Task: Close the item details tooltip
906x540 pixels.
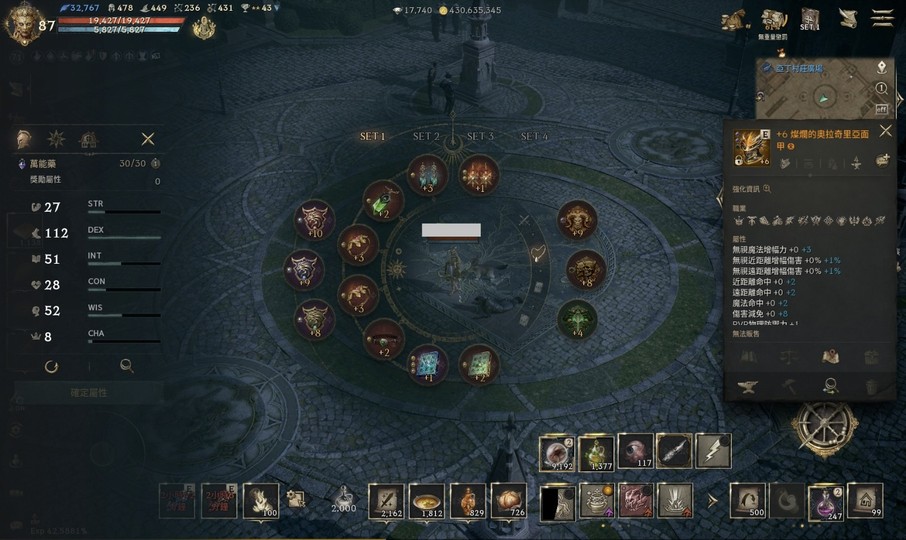Action: 885,131
